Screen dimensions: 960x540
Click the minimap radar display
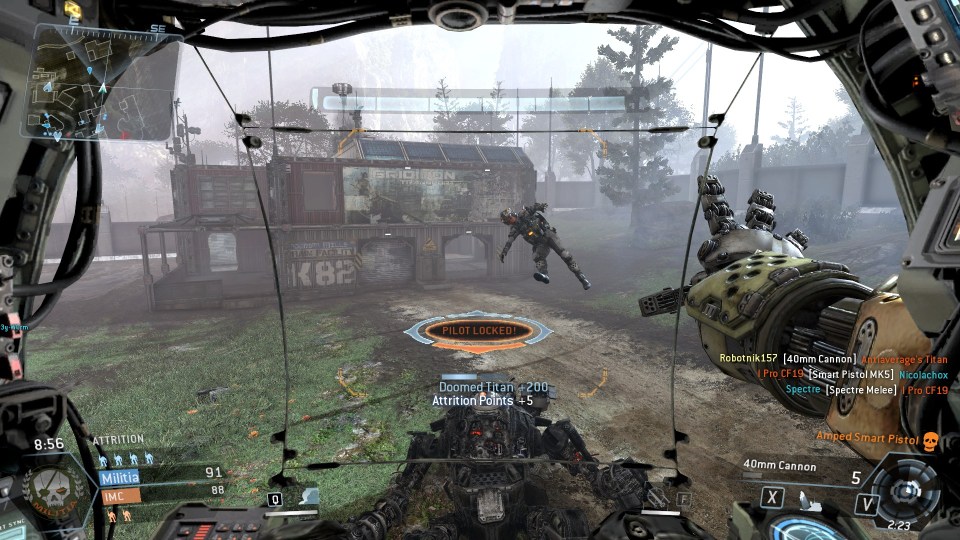pos(105,82)
